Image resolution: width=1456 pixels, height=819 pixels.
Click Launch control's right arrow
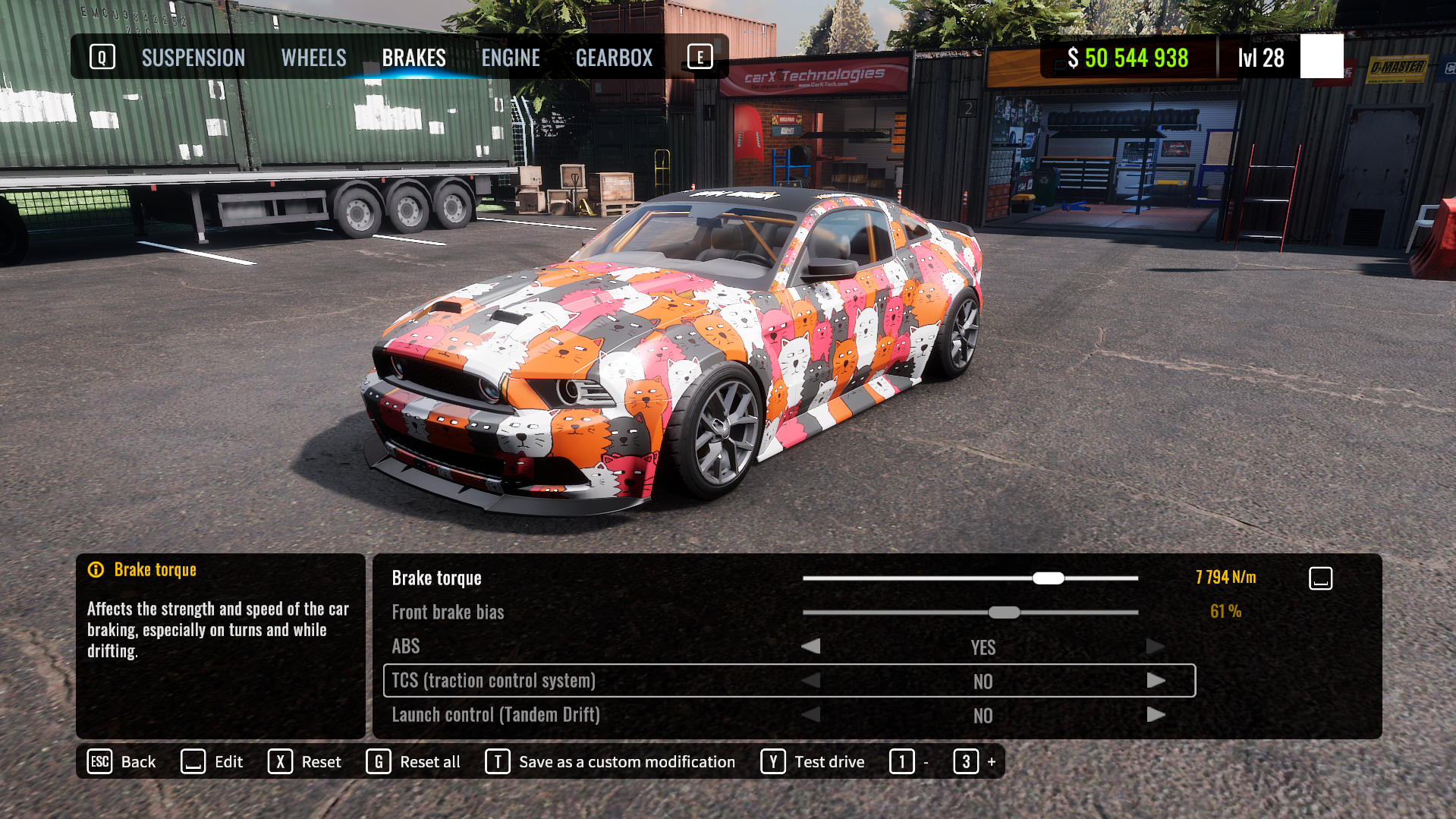(x=1156, y=715)
